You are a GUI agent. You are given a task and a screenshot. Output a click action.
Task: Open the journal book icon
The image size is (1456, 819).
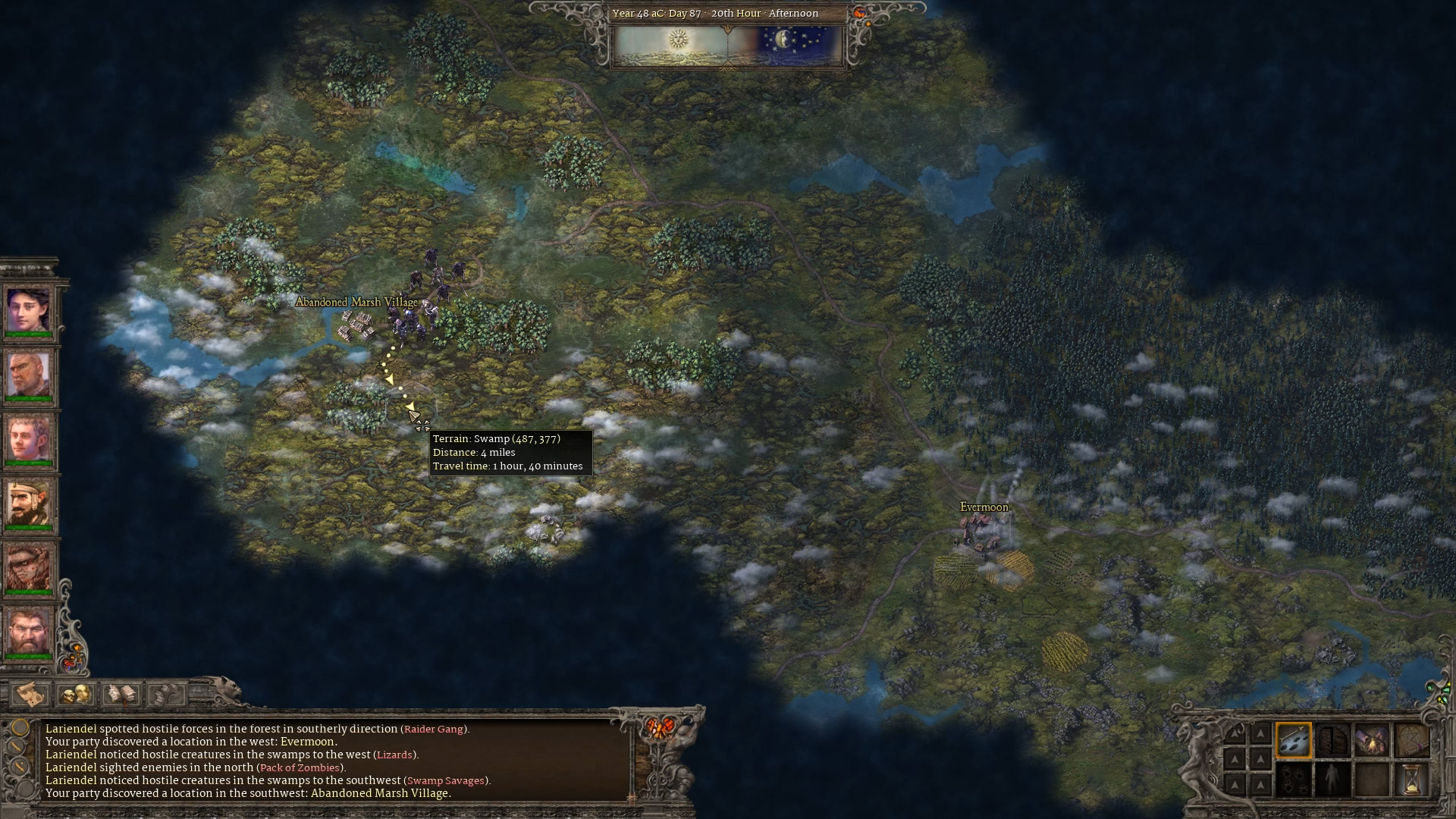(x=121, y=693)
